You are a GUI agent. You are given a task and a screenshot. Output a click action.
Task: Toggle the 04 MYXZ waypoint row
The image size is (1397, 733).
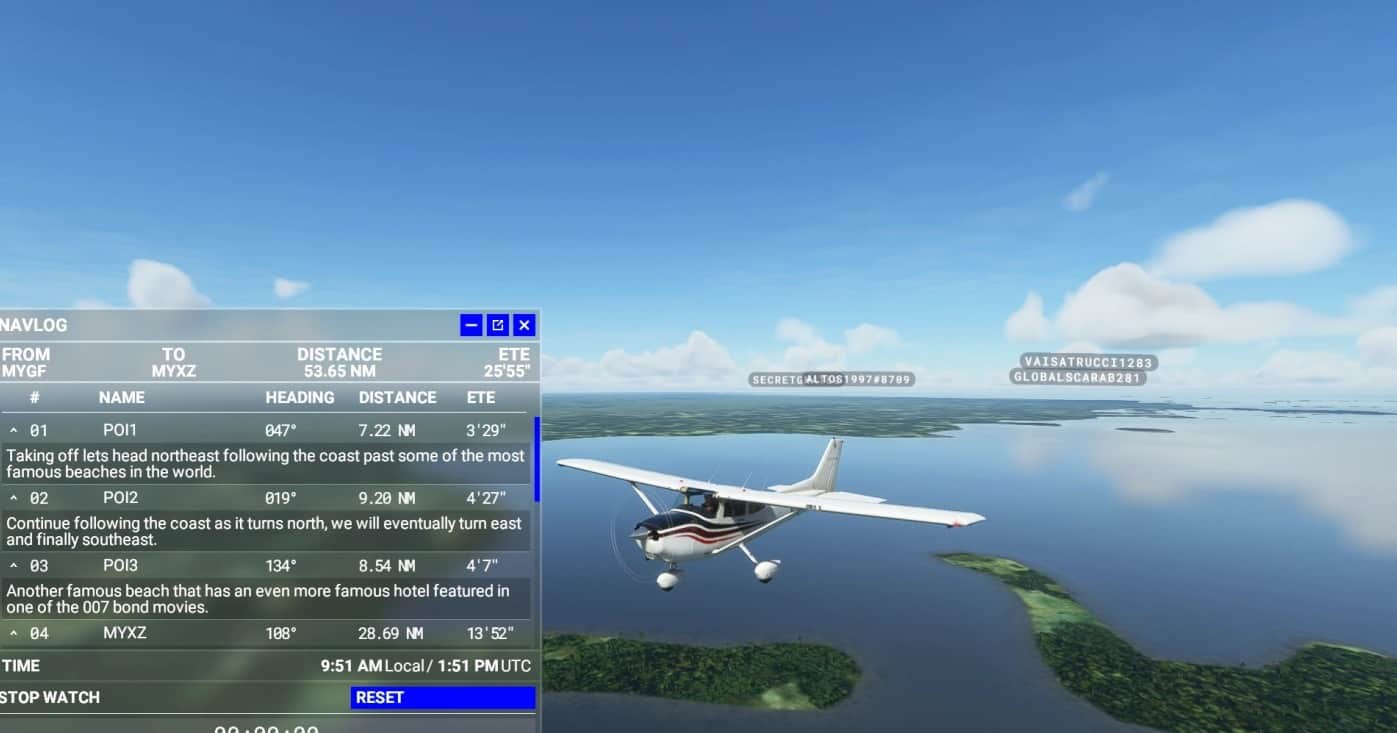14,633
